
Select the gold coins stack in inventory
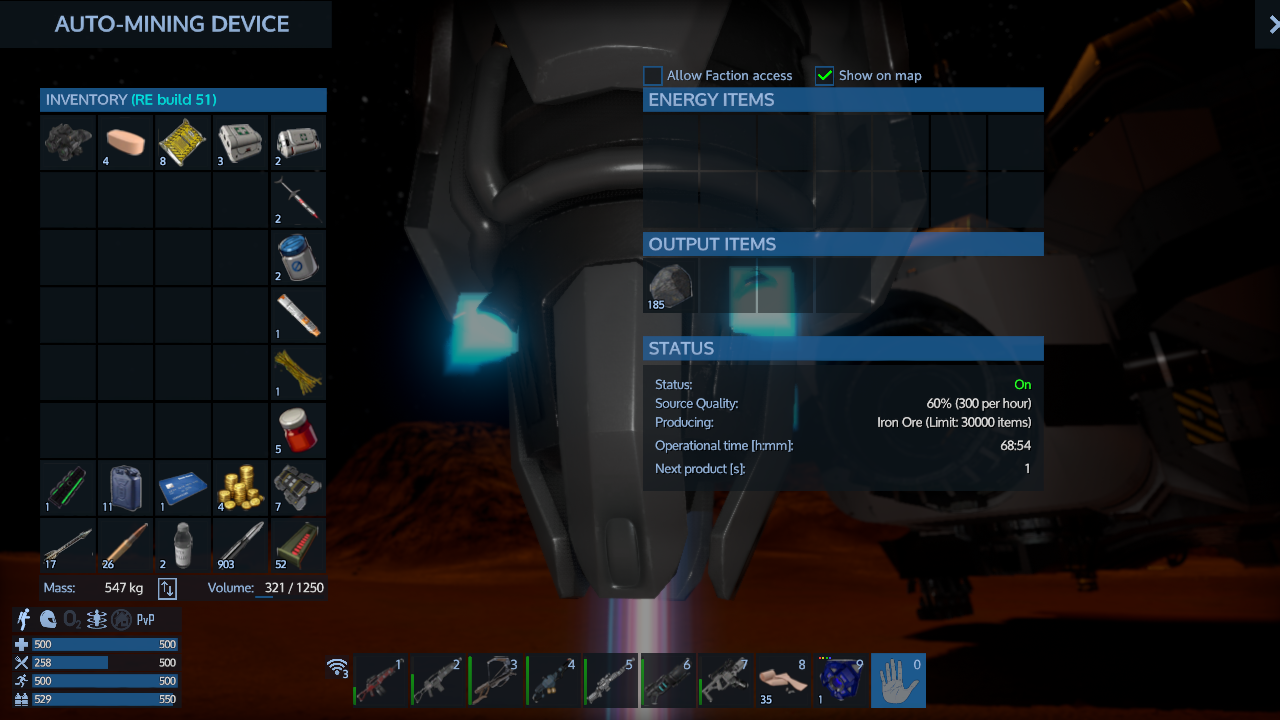coord(240,488)
